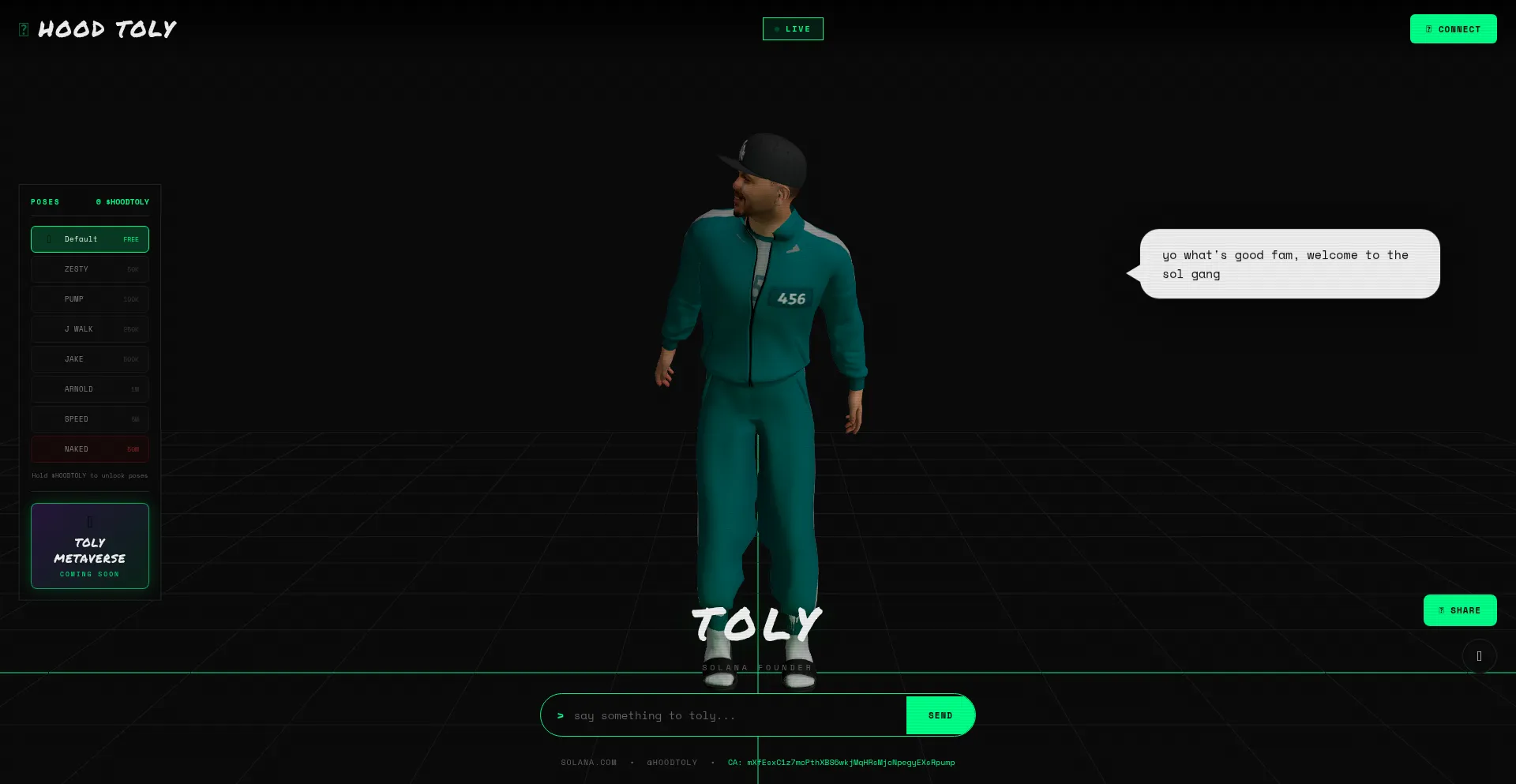Click the icon on the TOLY METAVERSE card

click(x=89, y=521)
